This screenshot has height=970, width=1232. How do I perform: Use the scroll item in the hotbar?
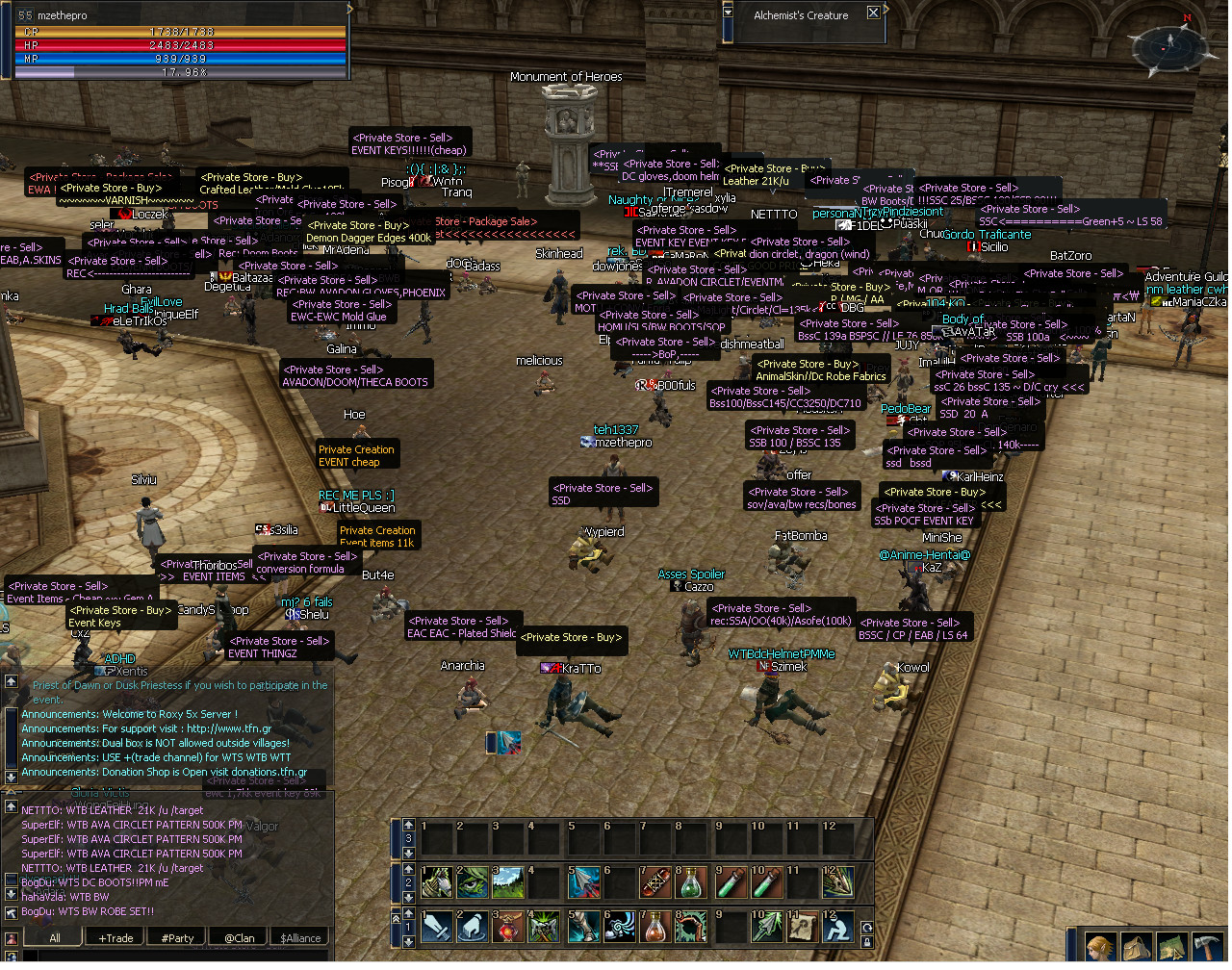(x=804, y=927)
